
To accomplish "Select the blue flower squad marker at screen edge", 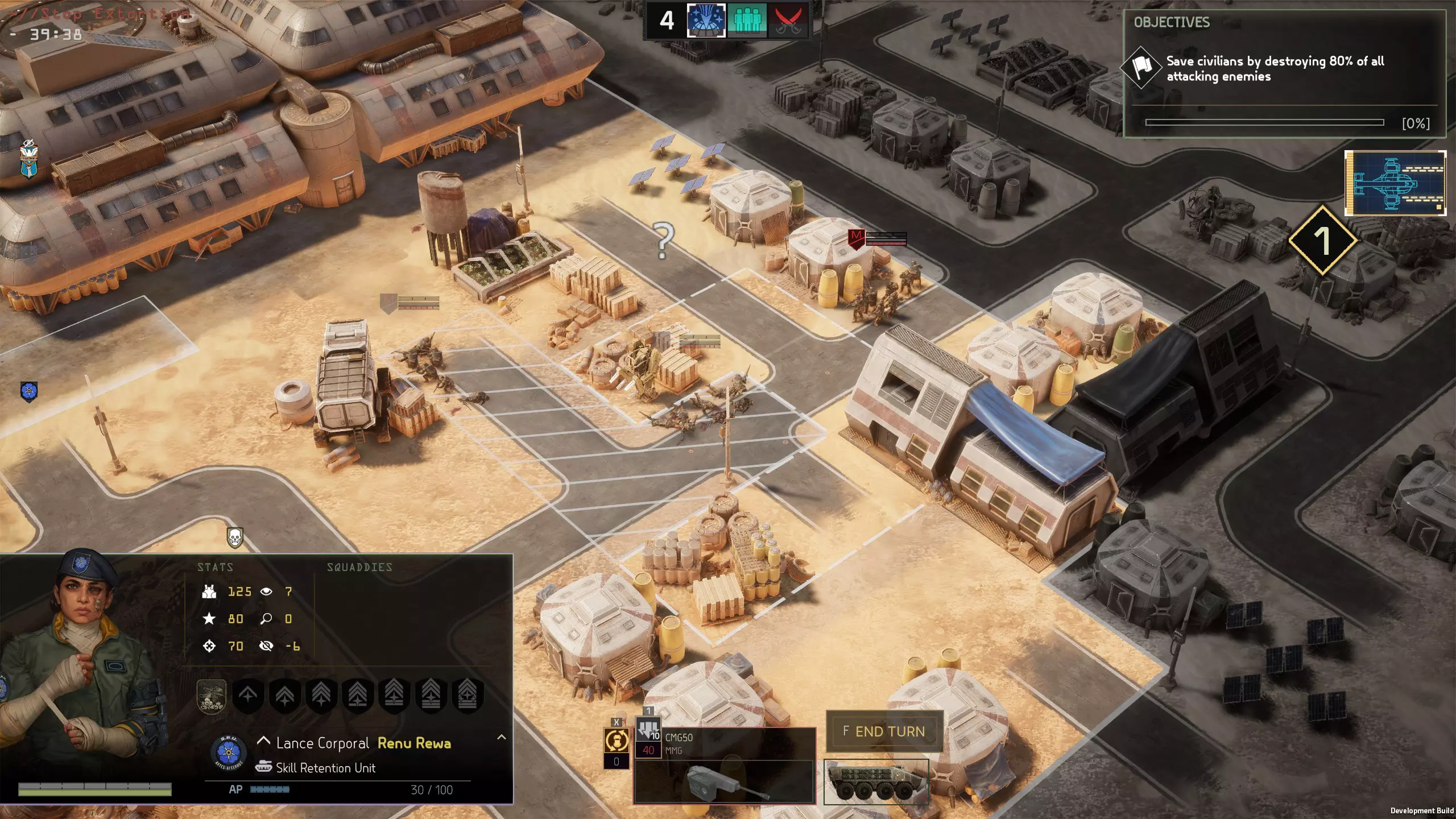I will click(28, 391).
